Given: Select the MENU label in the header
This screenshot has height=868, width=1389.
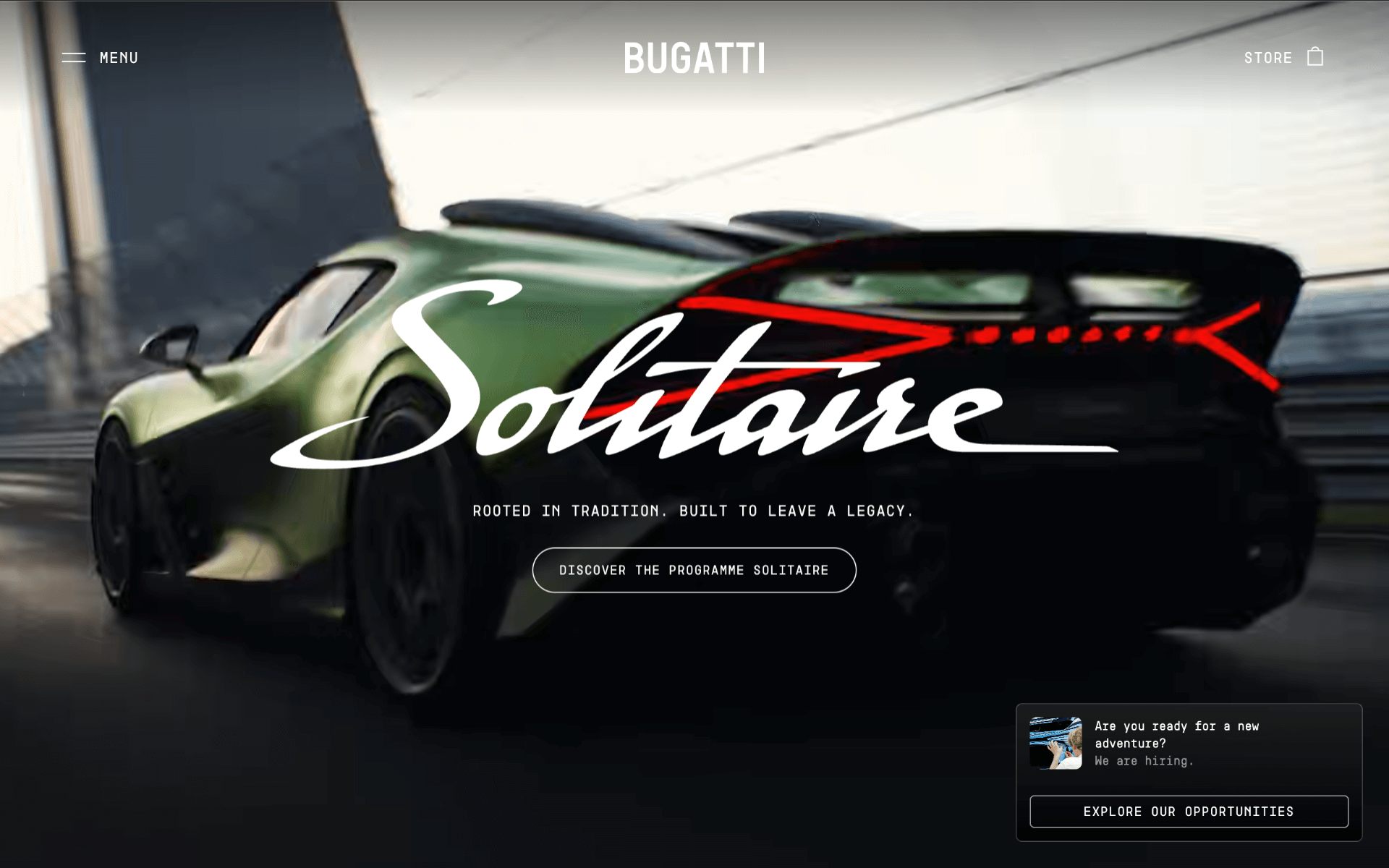Looking at the screenshot, I should (119, 58).
